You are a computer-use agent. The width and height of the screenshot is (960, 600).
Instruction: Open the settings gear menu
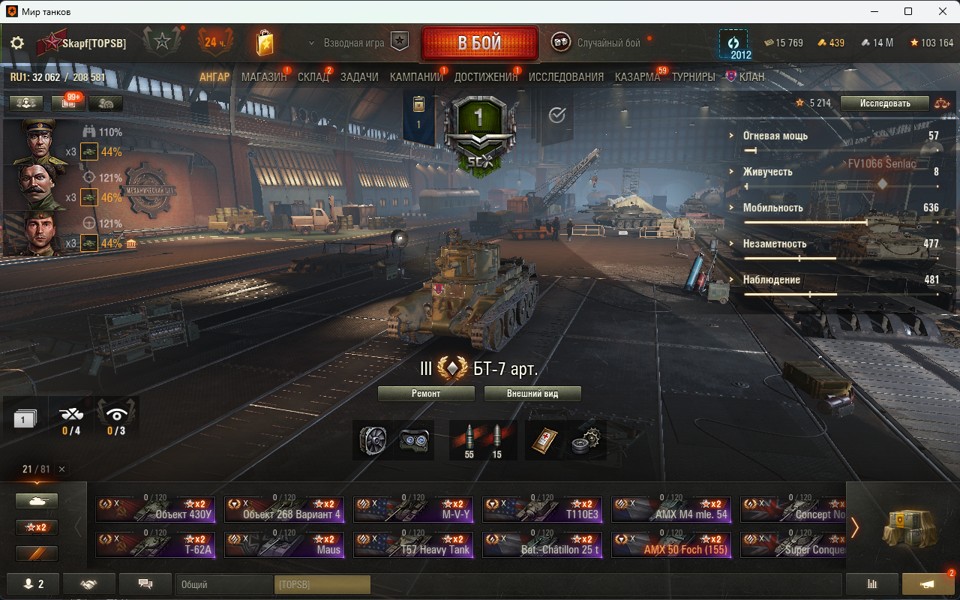17,43
